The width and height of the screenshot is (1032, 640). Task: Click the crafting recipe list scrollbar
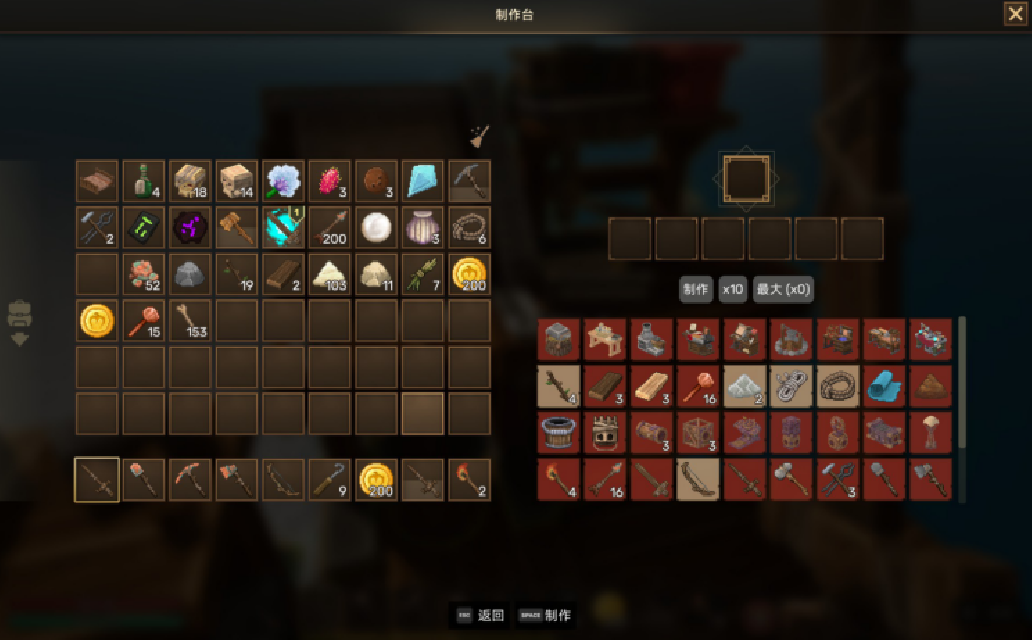coord(962,380)
